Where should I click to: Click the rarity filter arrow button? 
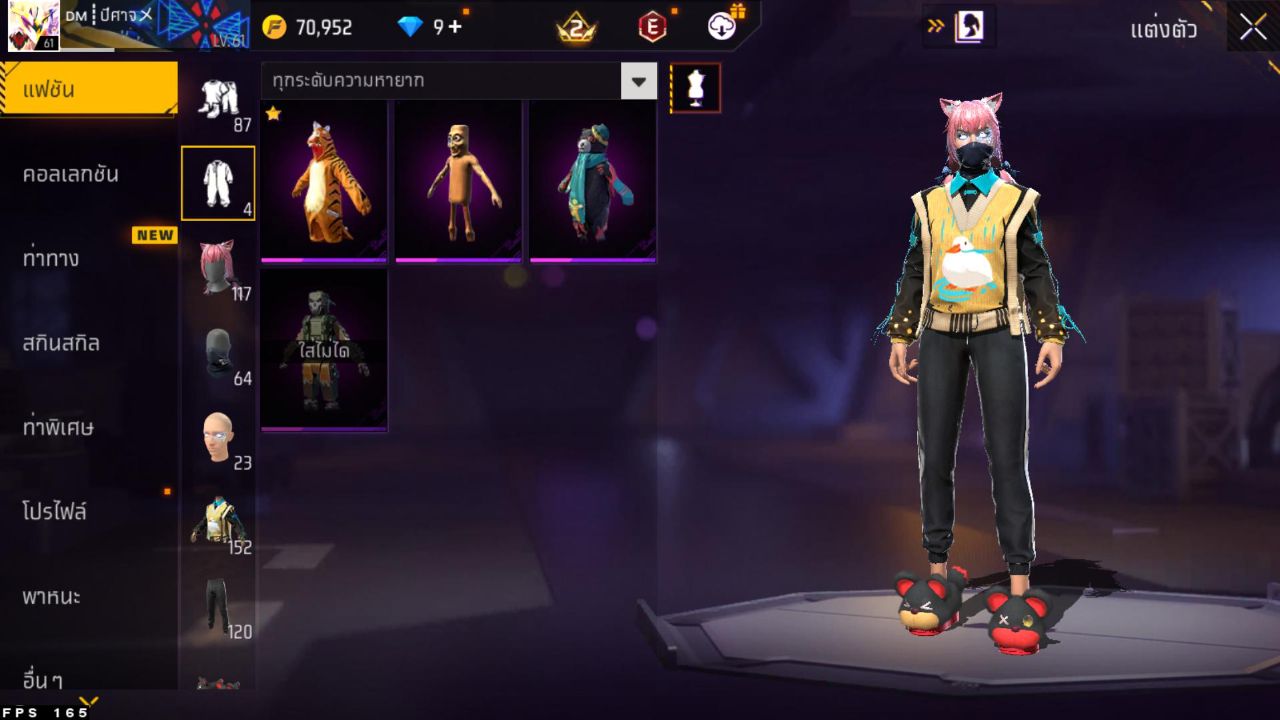pyautogui.click(x=639, y=82)
